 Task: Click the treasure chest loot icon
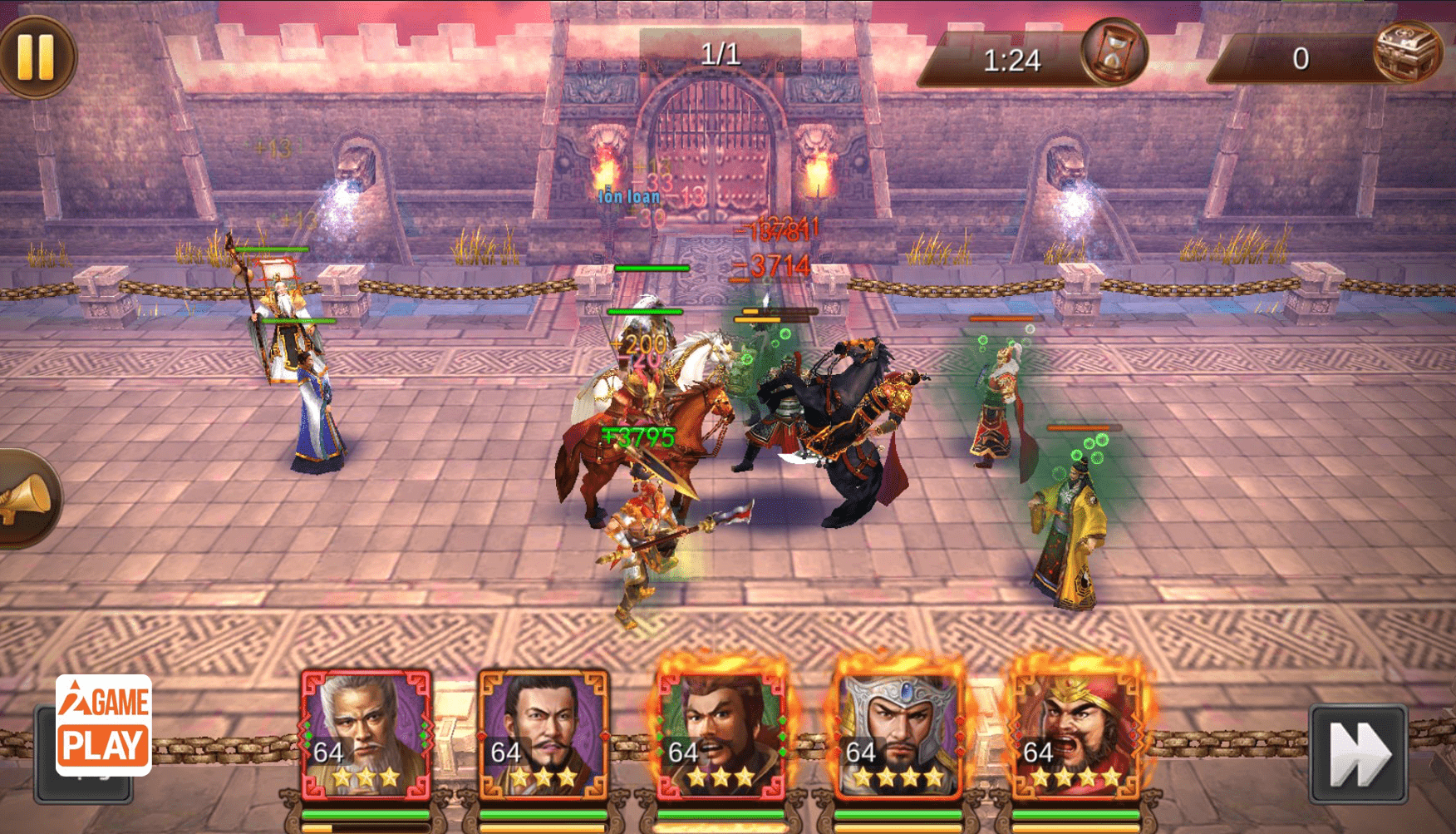click(x=1408, y=52)
